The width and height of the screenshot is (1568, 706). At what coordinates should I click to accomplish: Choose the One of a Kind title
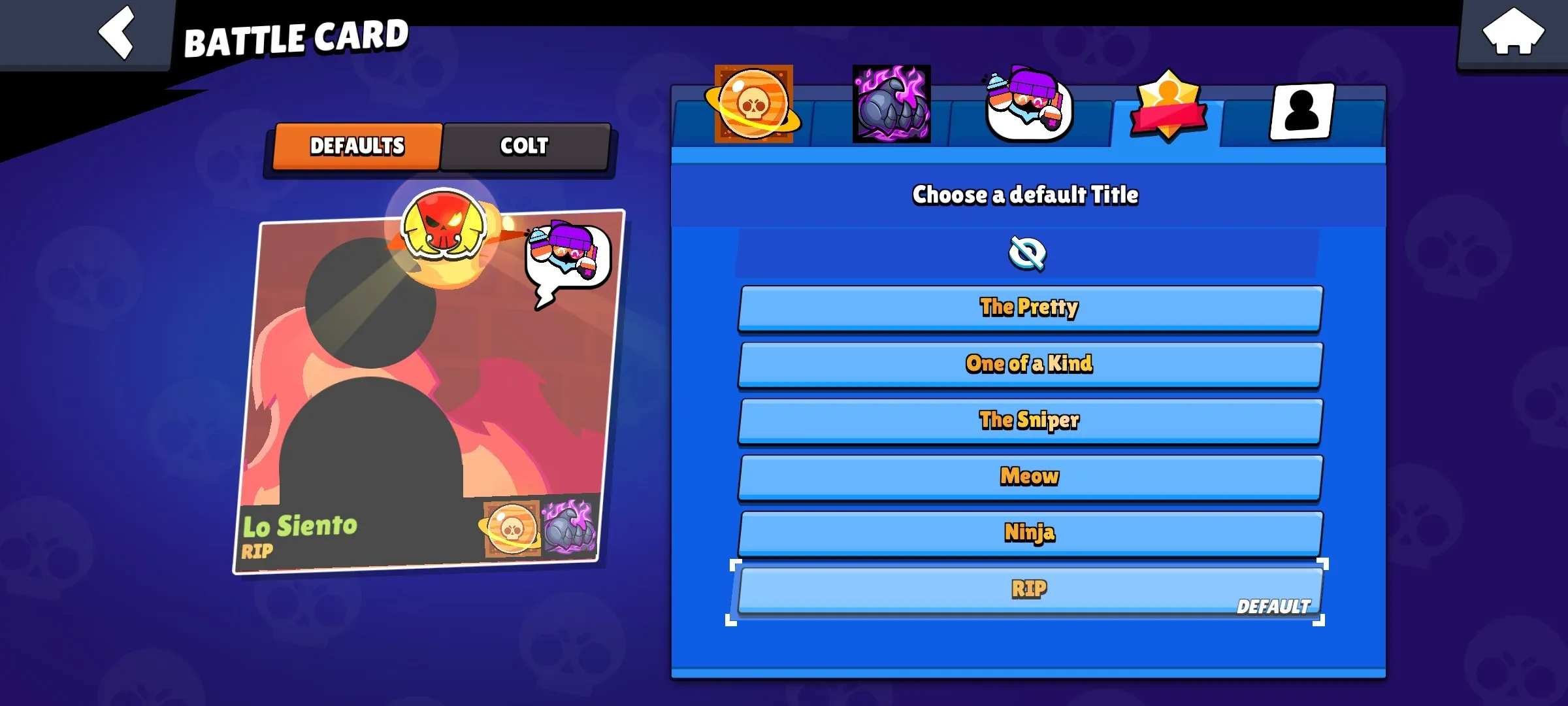tap(1028, 363)
